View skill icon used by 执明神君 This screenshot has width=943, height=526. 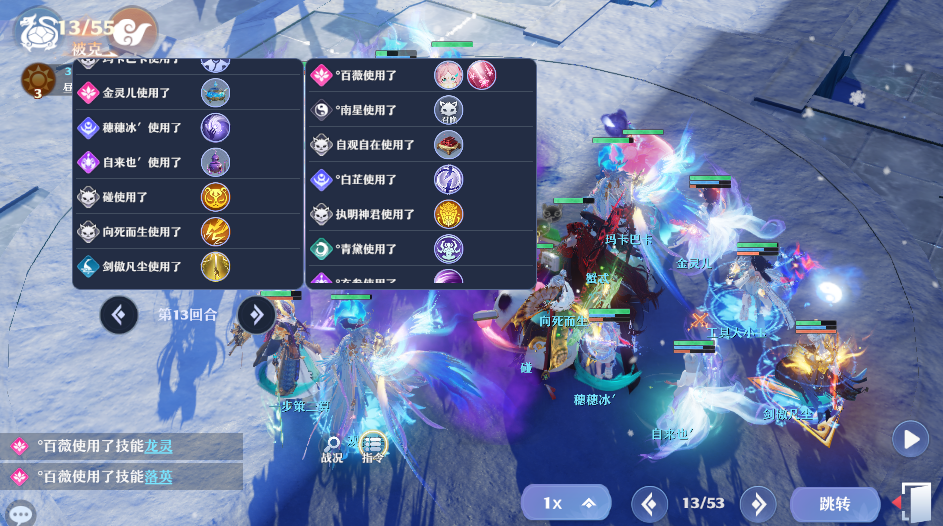coord(448,214)
